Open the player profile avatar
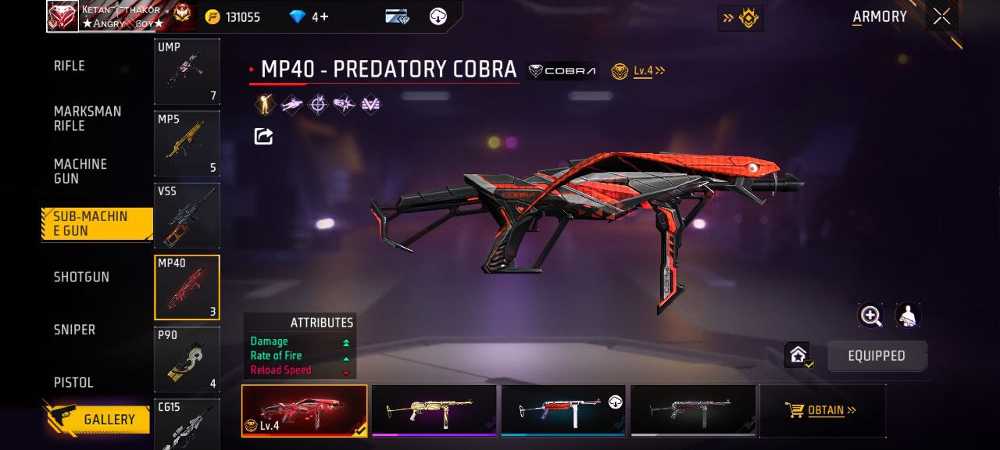The width and height of the screenshot is (1000, 450). click(x=62, y=16)
